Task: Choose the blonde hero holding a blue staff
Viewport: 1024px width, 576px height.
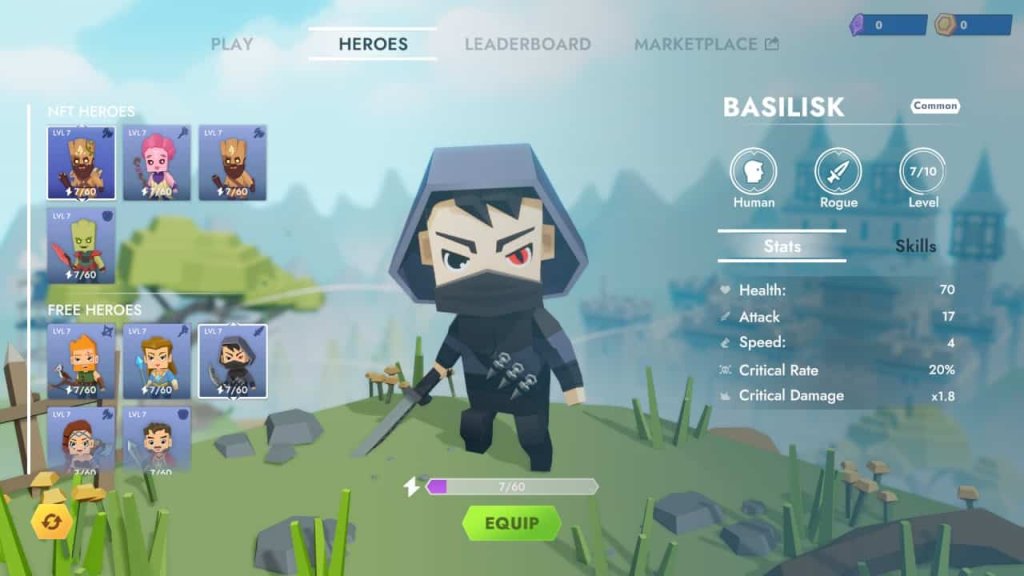Action: 157,360
